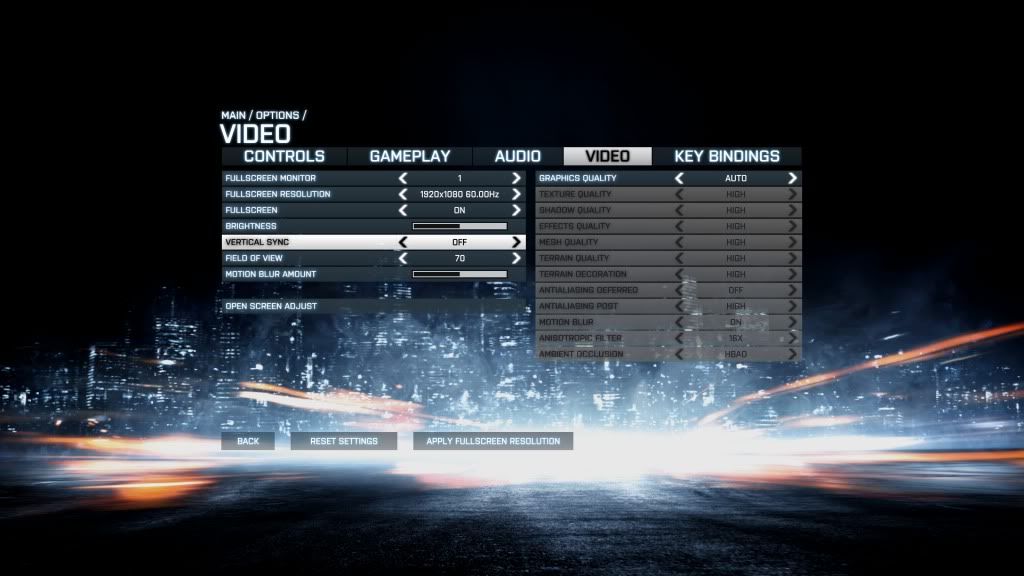Click the Back button
Image resolution: width=1024 pixels, height=576 pixels.
pos(248,441)
